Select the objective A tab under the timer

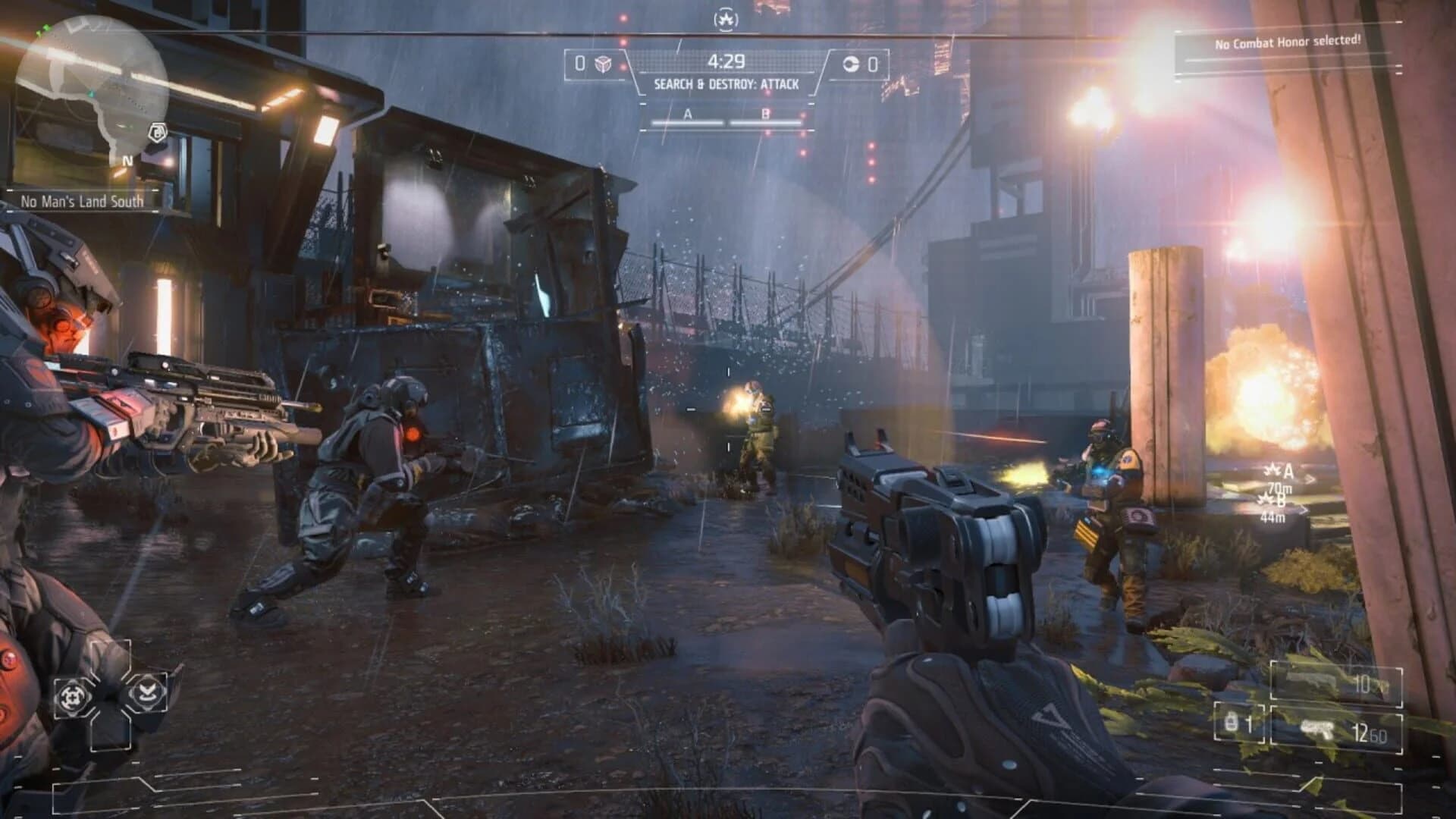click(688, 115)
